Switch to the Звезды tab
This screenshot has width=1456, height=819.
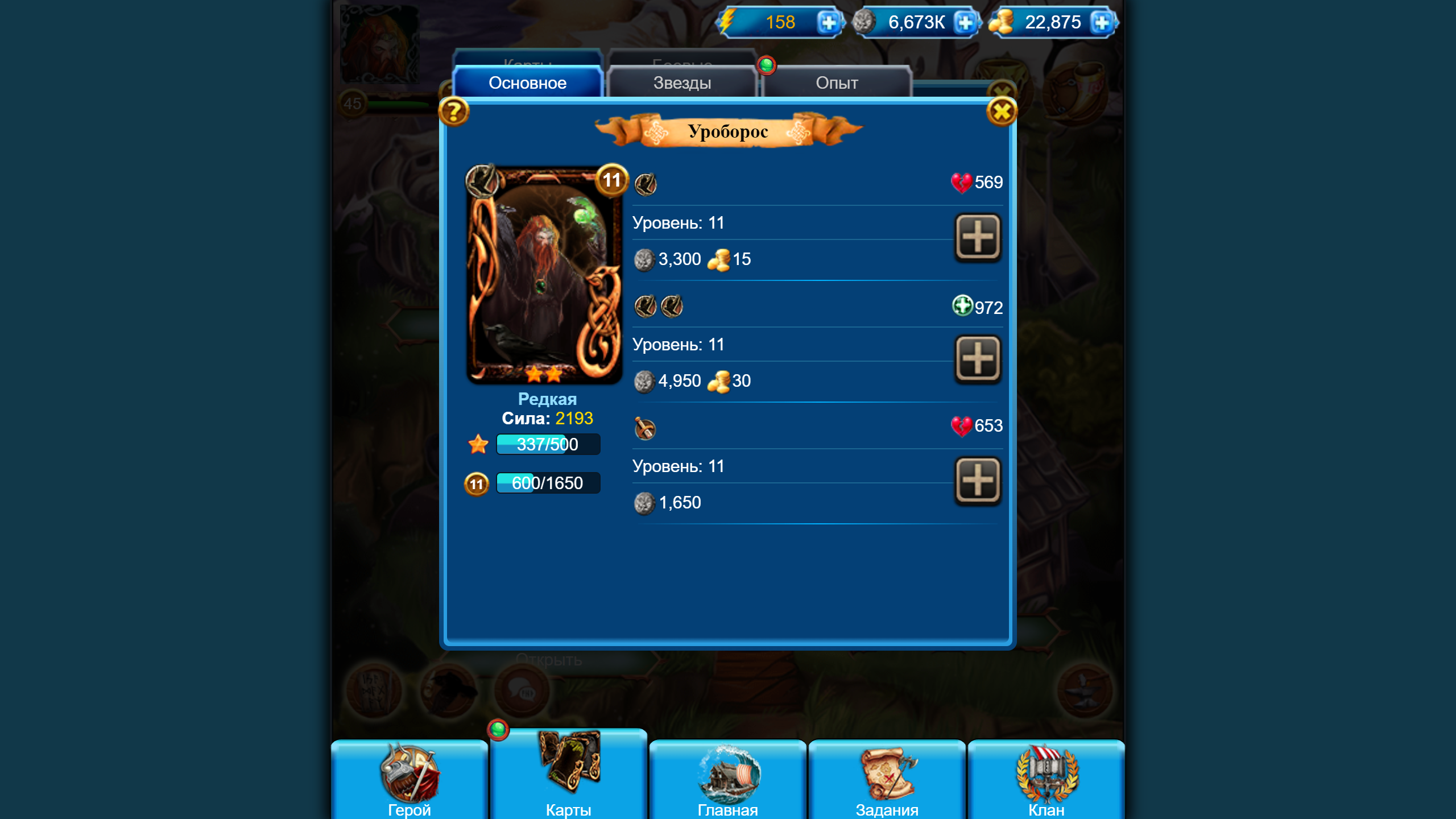pos(681,83)
